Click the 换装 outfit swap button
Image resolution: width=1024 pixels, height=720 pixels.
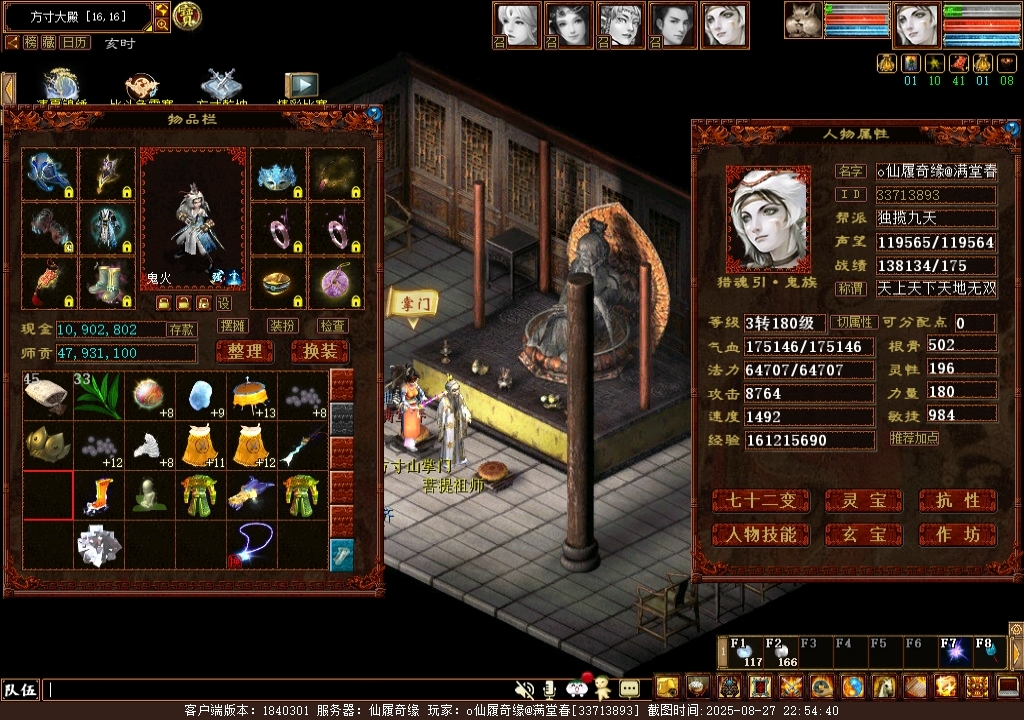coord(319,352)
